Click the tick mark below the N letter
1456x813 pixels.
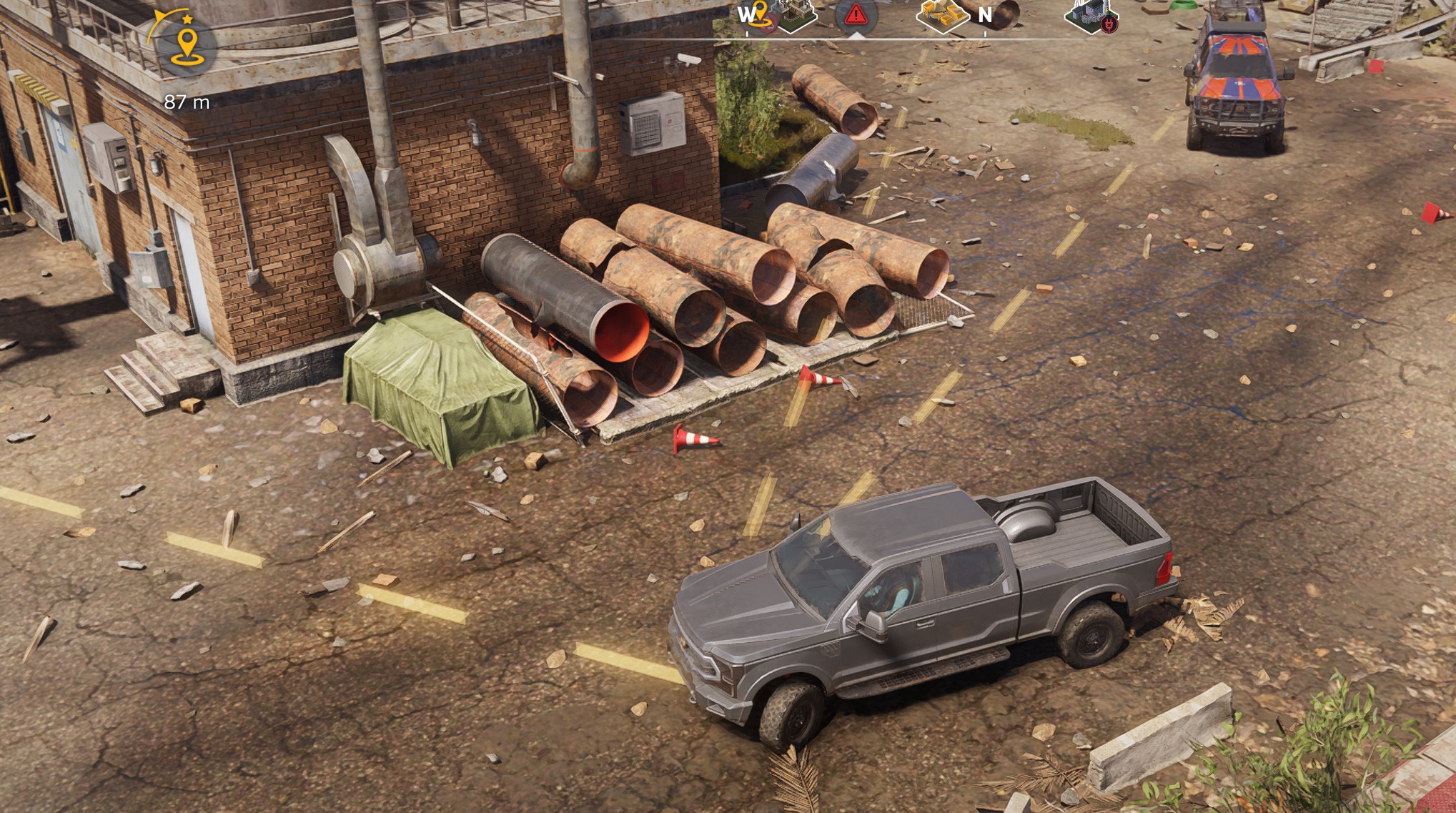[986, 33]
